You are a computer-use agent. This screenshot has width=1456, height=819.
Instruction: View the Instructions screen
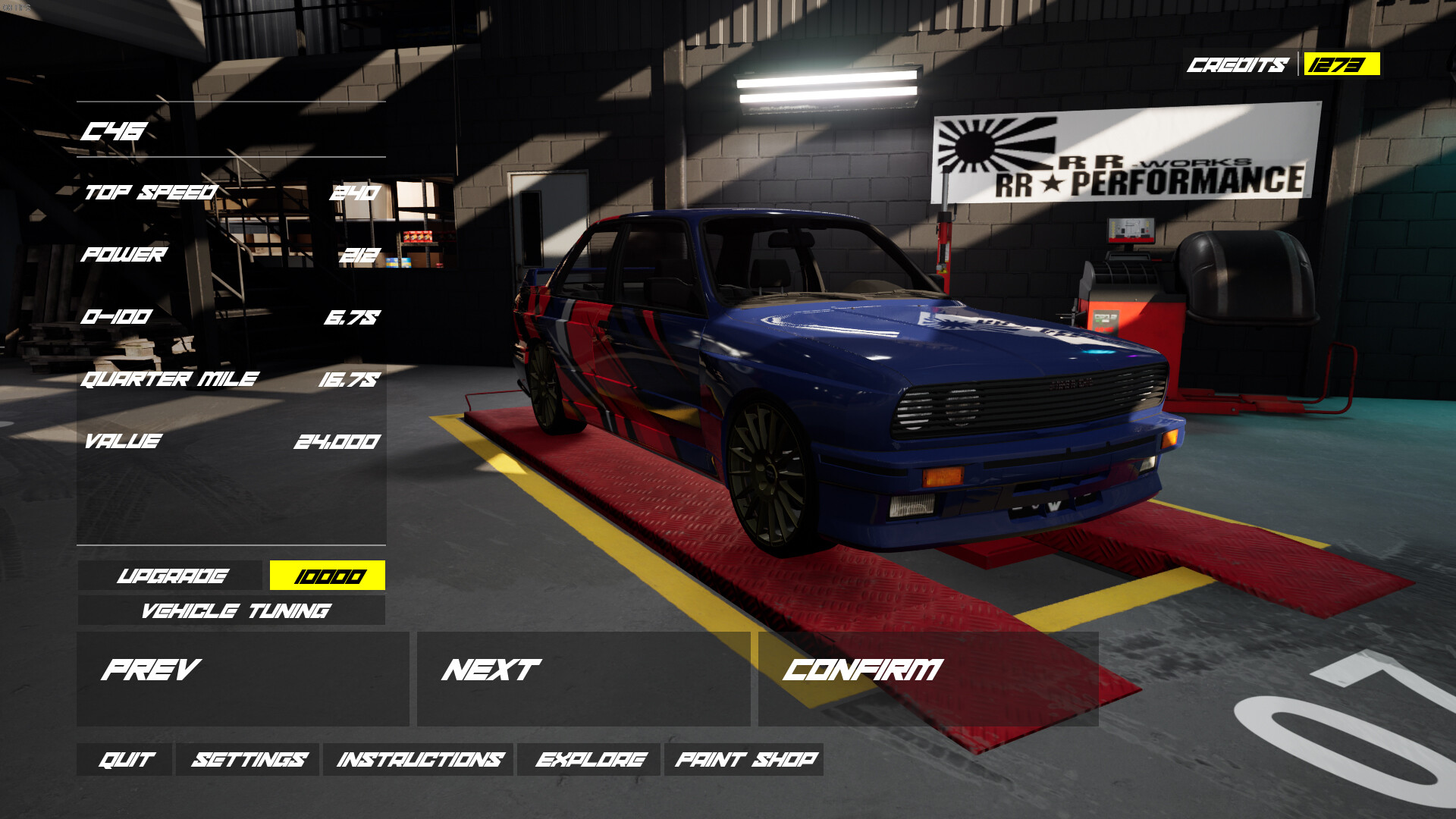click(421, 758)
